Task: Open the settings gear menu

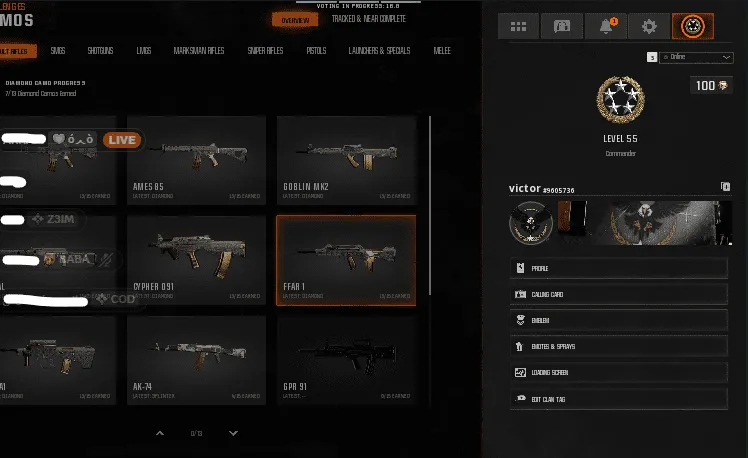Action: click(649, 27)
